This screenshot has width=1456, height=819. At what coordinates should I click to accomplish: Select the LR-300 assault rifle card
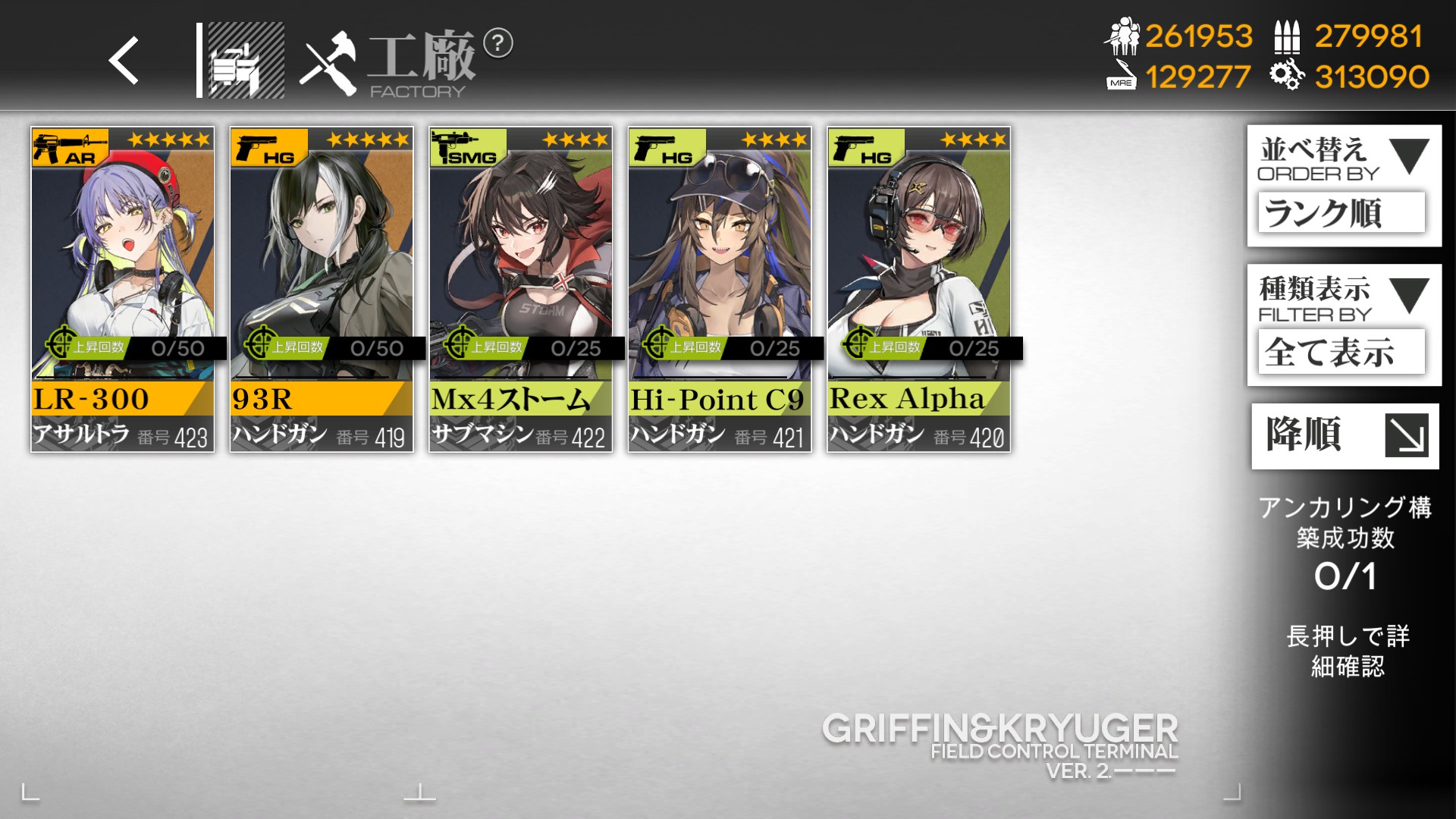(x=123, y=290)
